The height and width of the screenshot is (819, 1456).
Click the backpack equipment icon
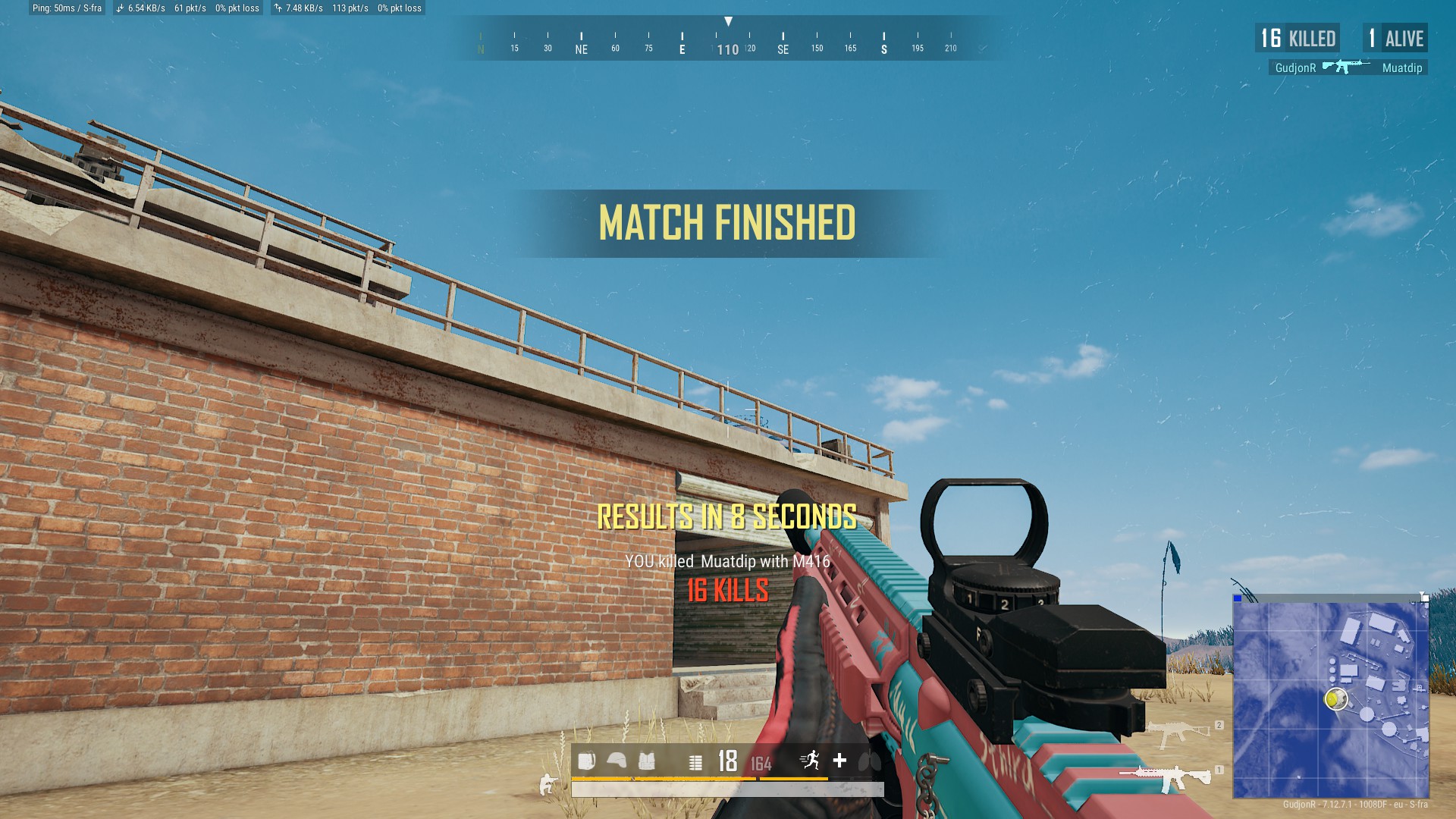tap(586, 761)
